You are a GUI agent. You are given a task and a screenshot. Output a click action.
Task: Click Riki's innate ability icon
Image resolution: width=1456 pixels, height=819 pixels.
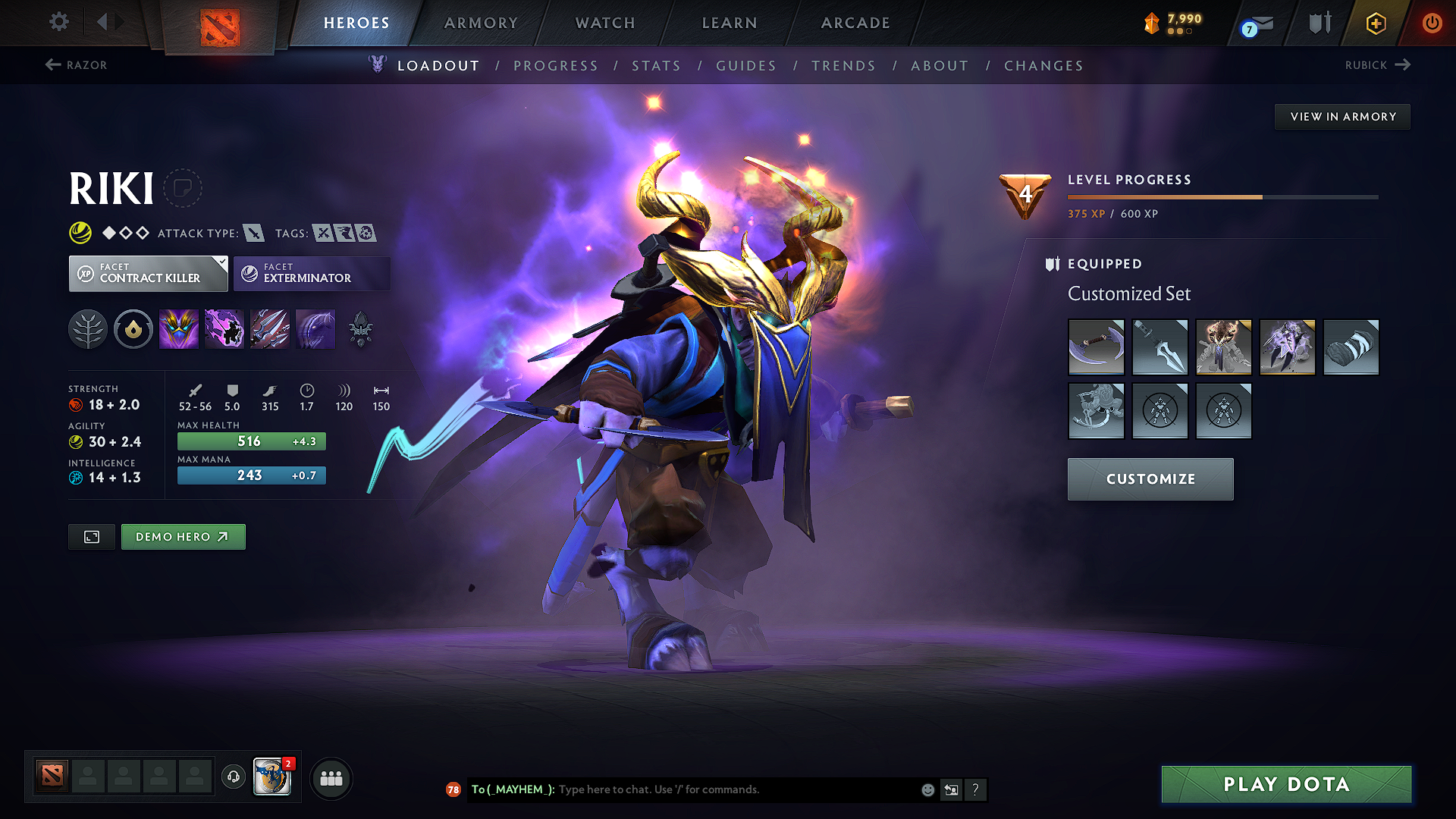coord(133,328)
